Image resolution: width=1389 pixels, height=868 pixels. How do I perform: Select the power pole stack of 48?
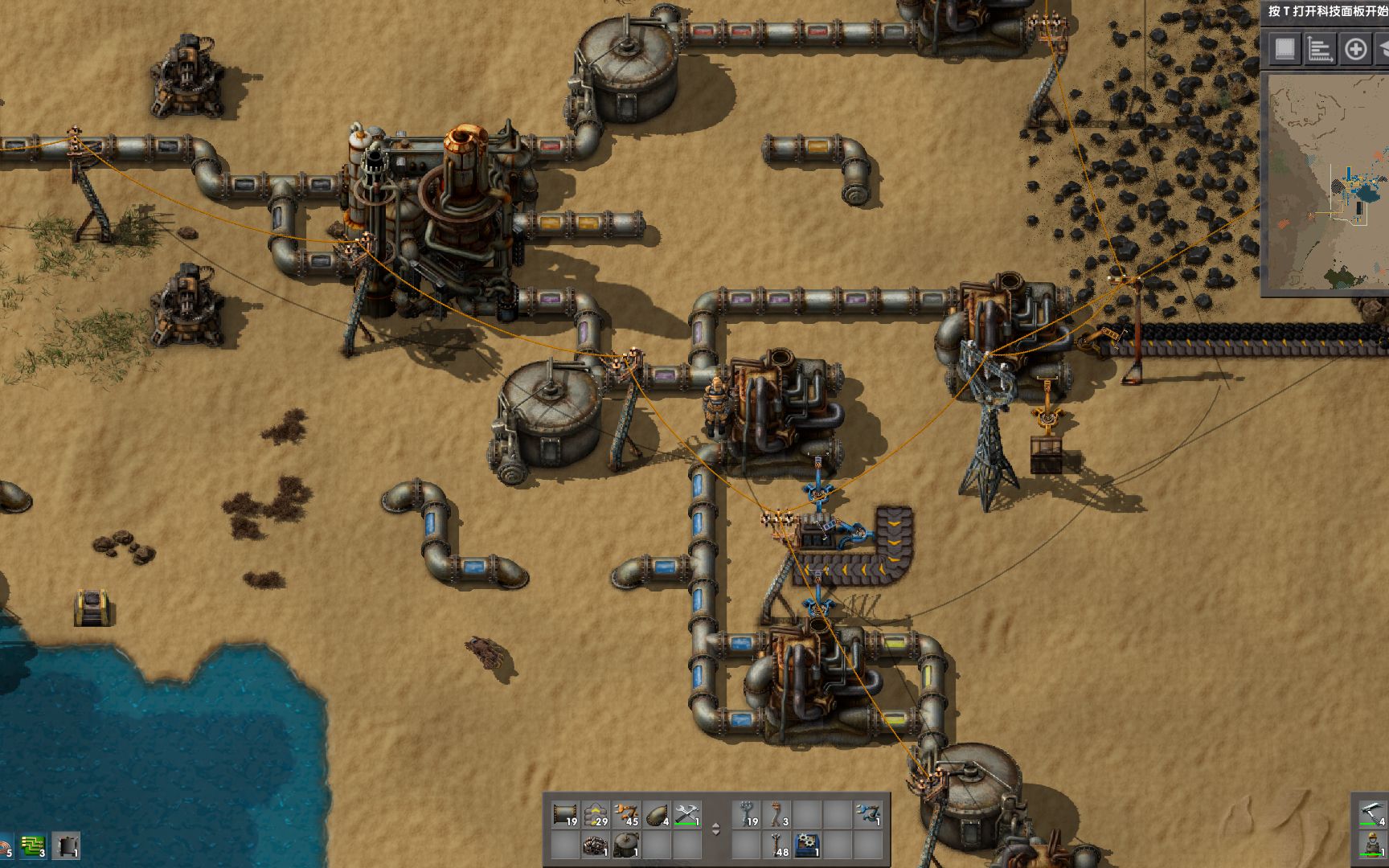point(777,845)
